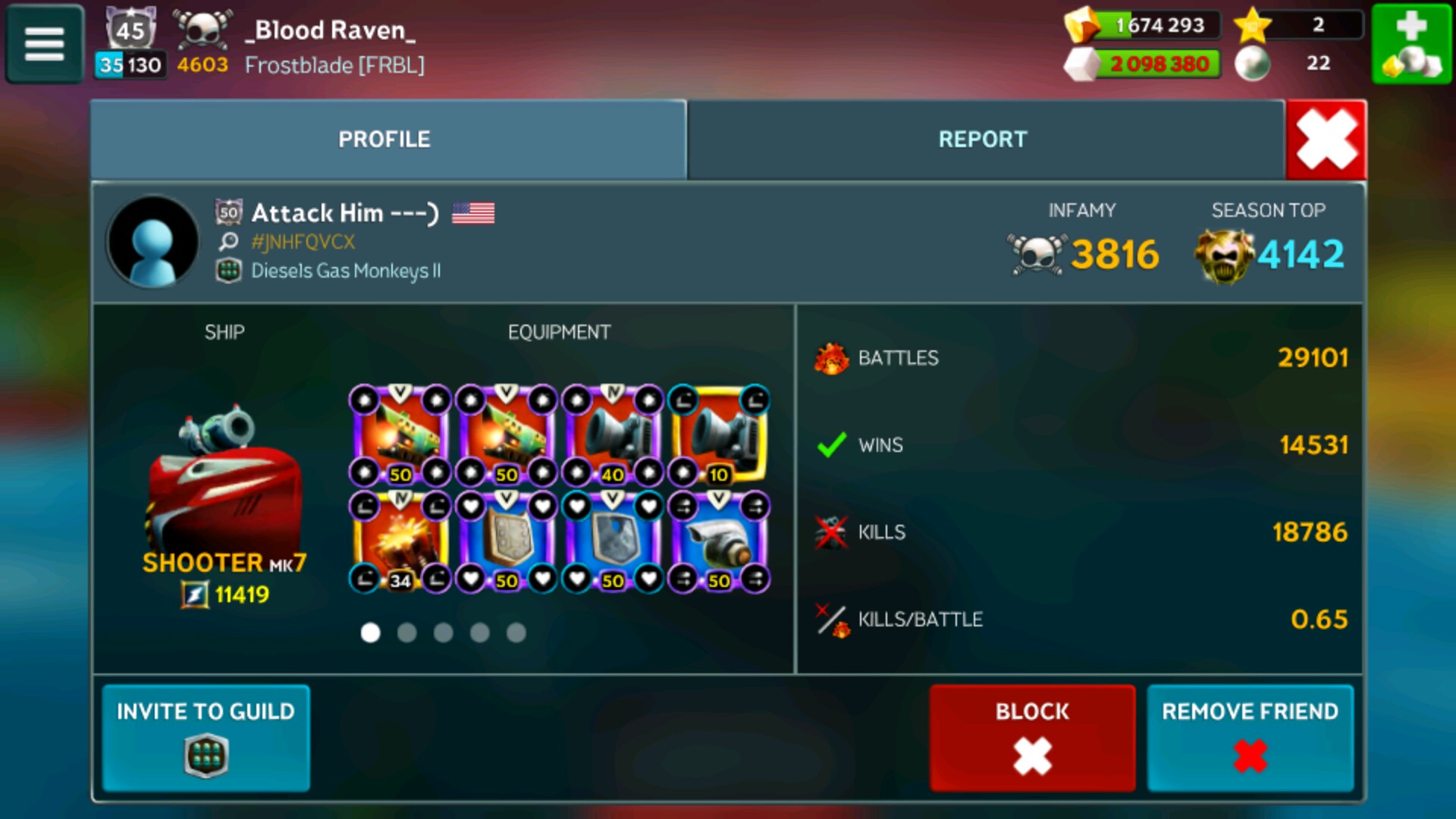This screenshot has height=819, width=1456.
Task: Tap the player's avatar picture
Action: coord(153,242)
